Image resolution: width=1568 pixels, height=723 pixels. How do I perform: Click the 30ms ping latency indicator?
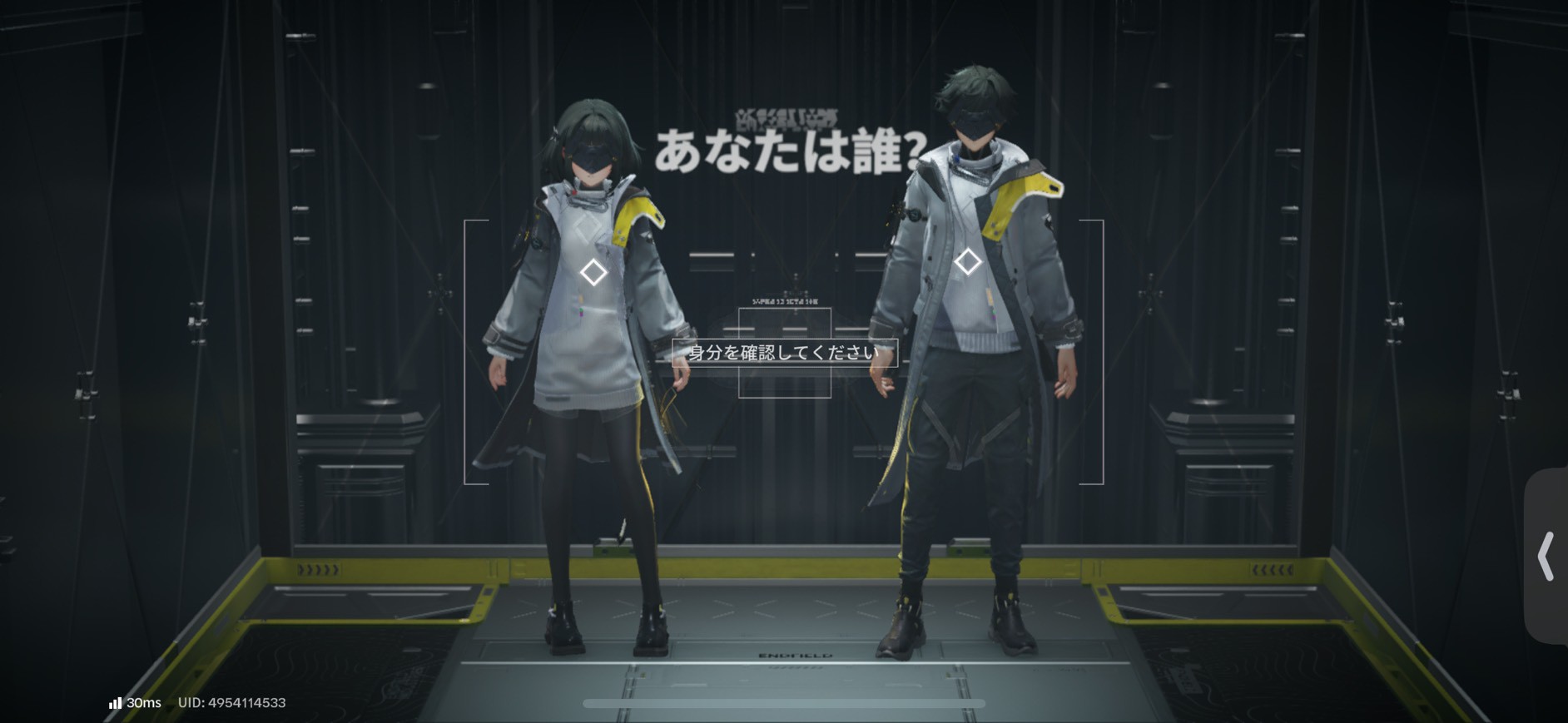pos(143,703)
